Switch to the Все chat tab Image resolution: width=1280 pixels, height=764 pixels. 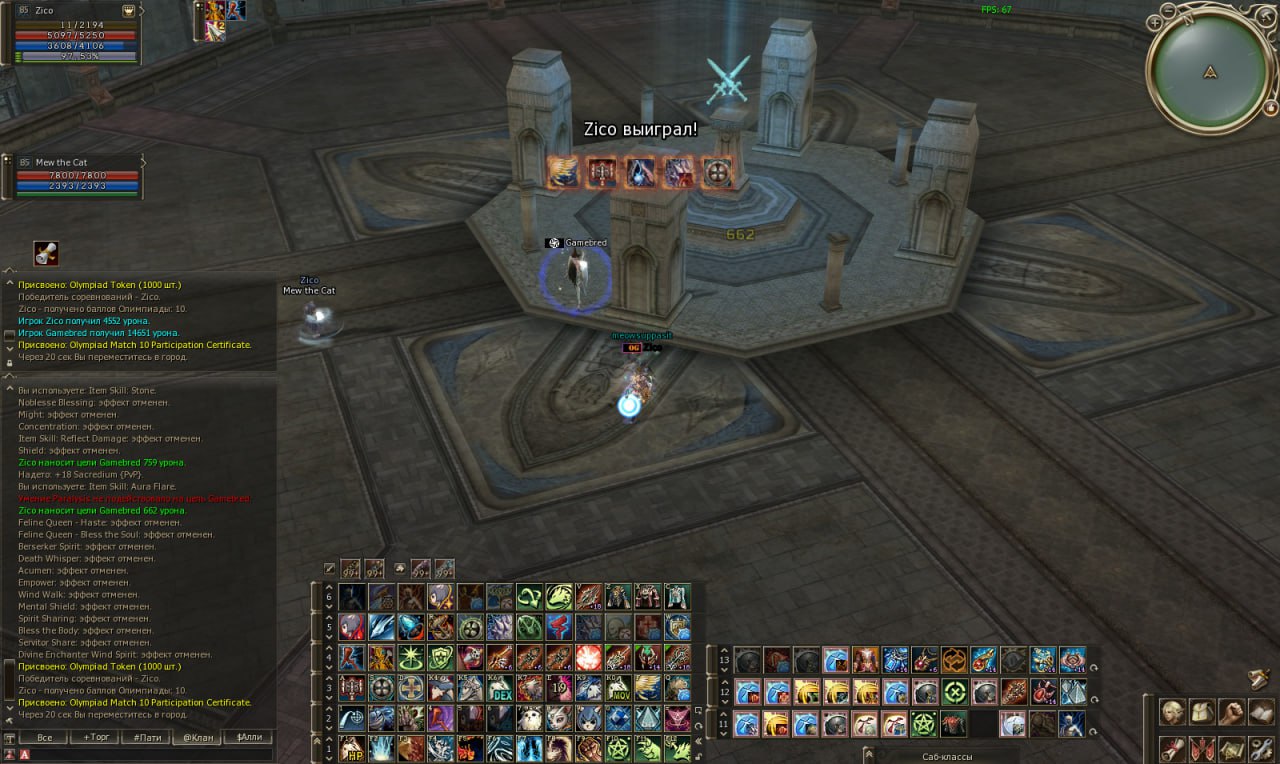(x=43, y=737)
